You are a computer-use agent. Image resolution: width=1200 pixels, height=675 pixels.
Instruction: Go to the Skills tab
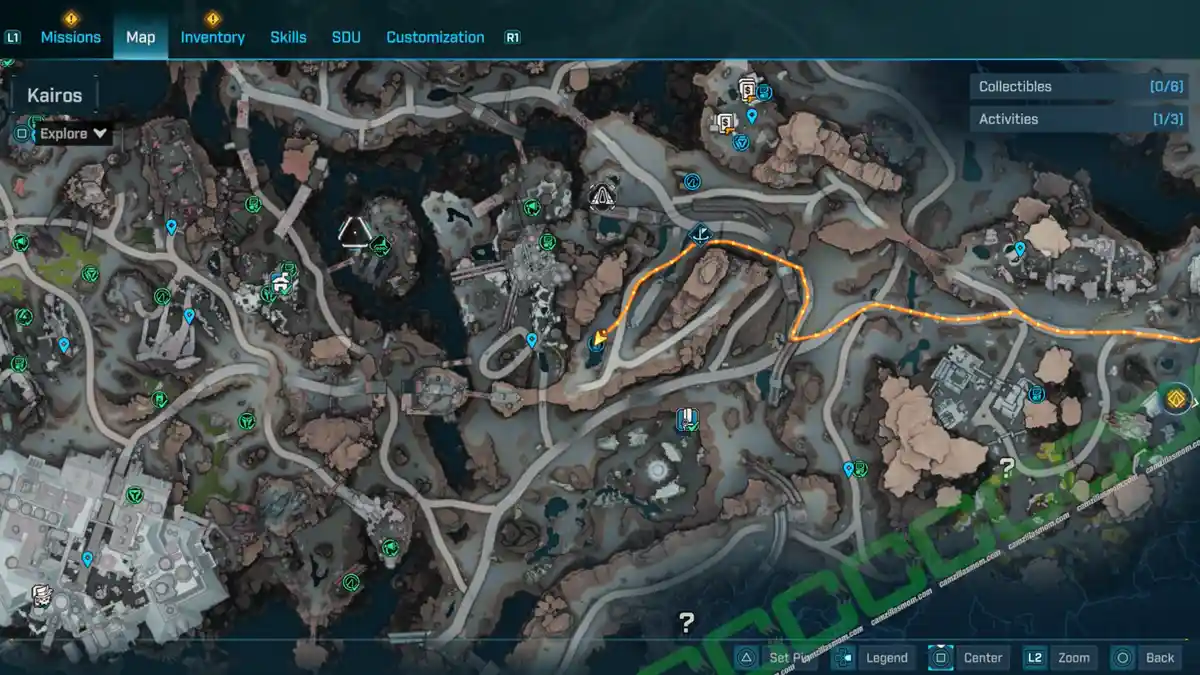pyautogui.click(x=288, y=37)
